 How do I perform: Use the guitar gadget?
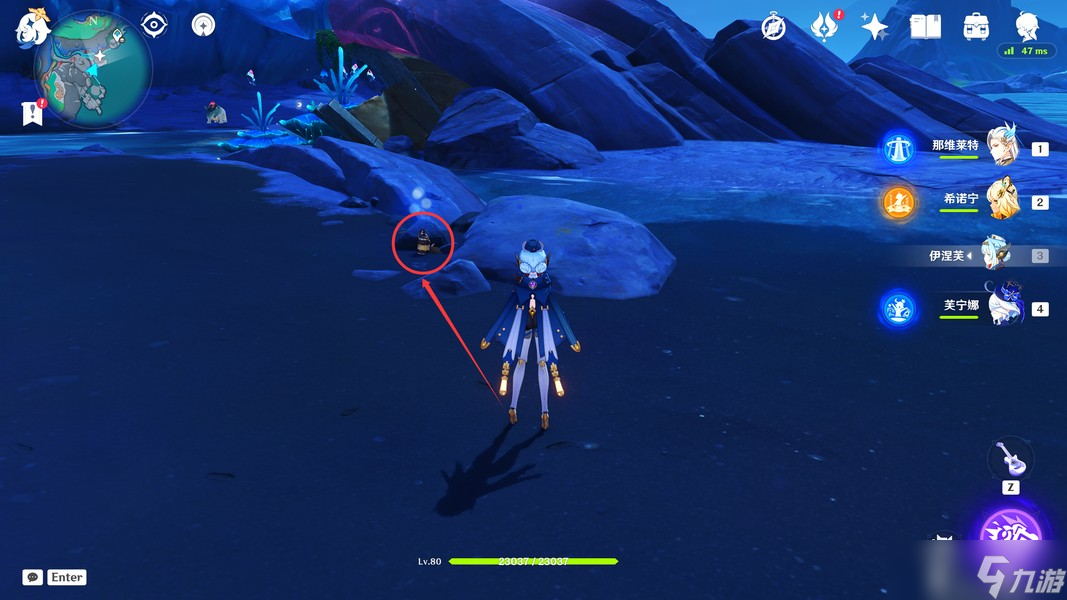coord(1010,460)
